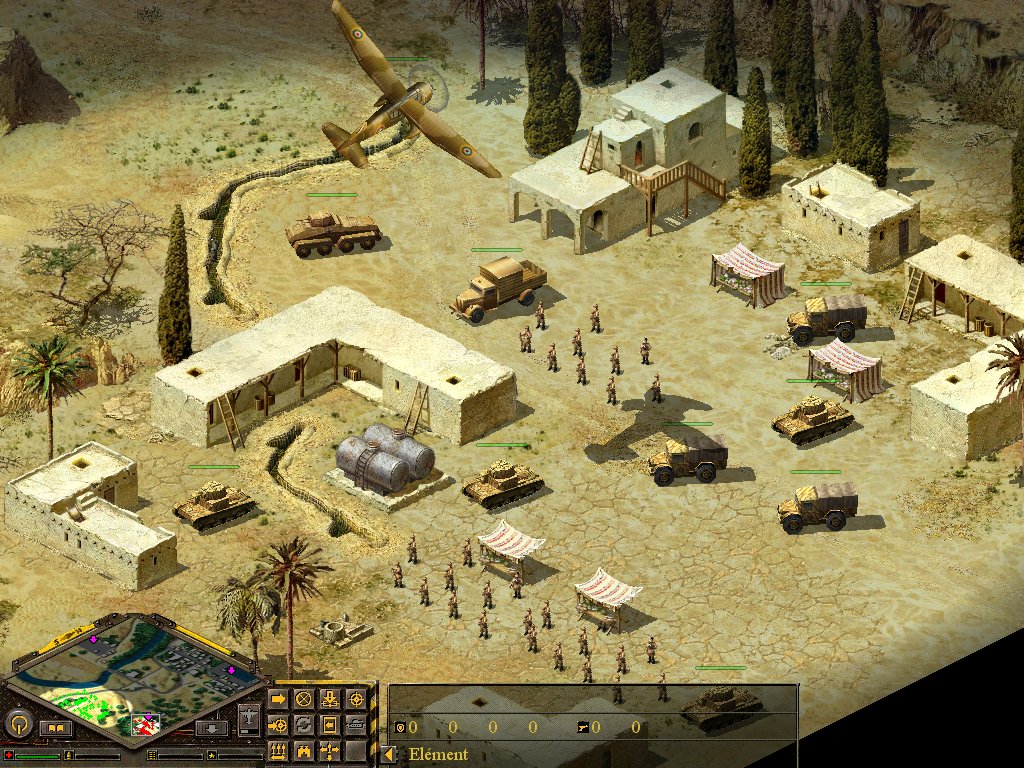Use the binoculars observe command

304,750
